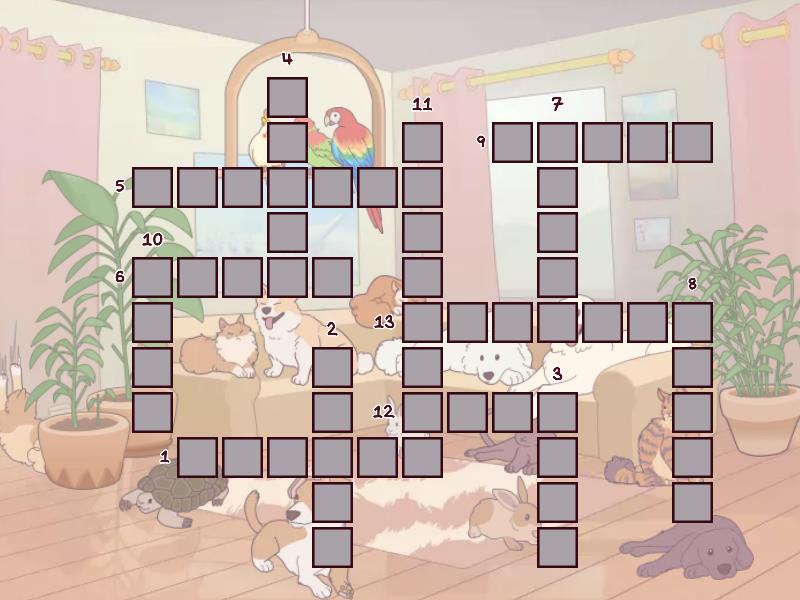Select the first cell of 9 across

512,142
